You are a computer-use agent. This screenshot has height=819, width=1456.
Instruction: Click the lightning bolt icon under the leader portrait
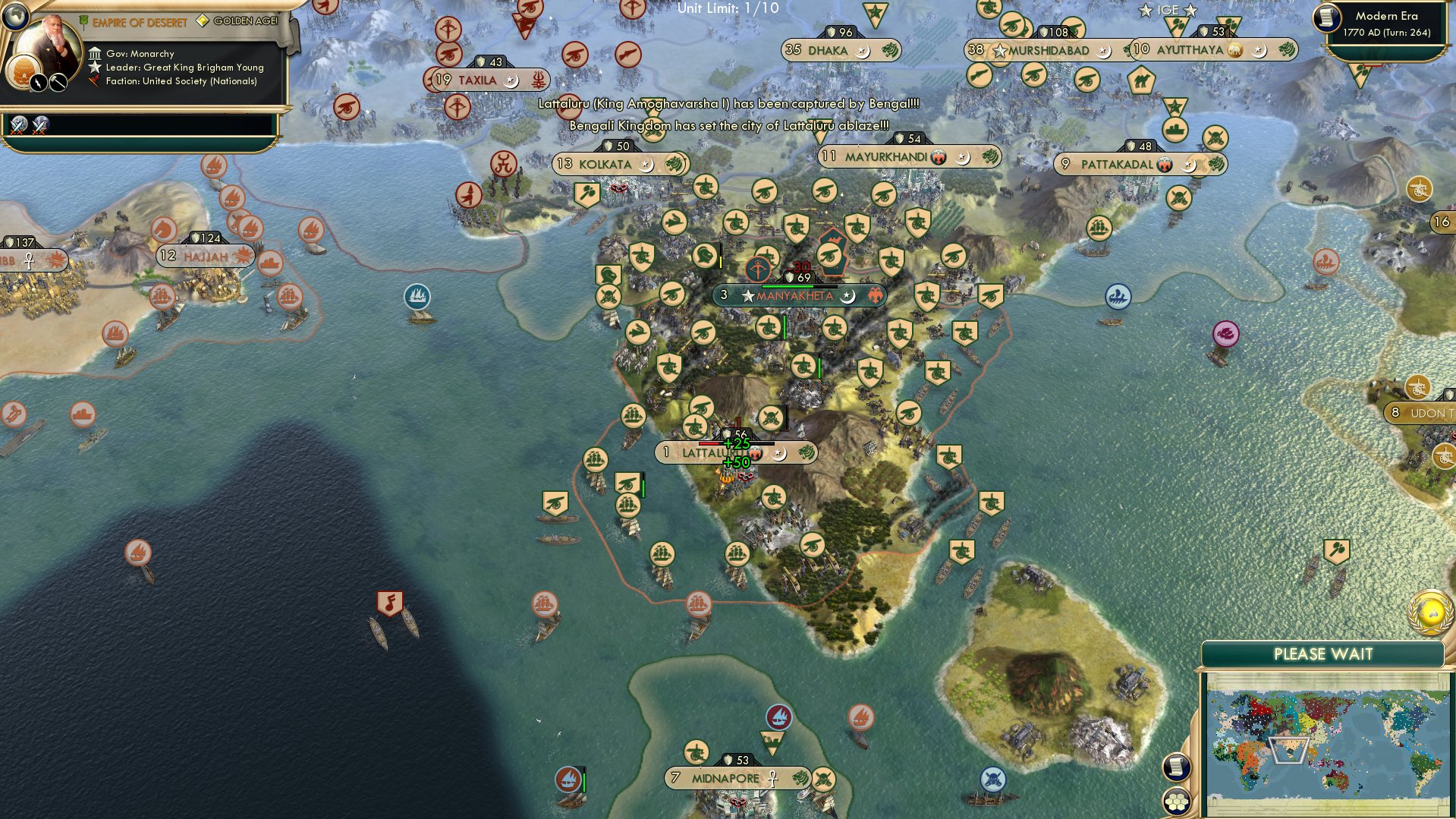click(x=39, y=83)
